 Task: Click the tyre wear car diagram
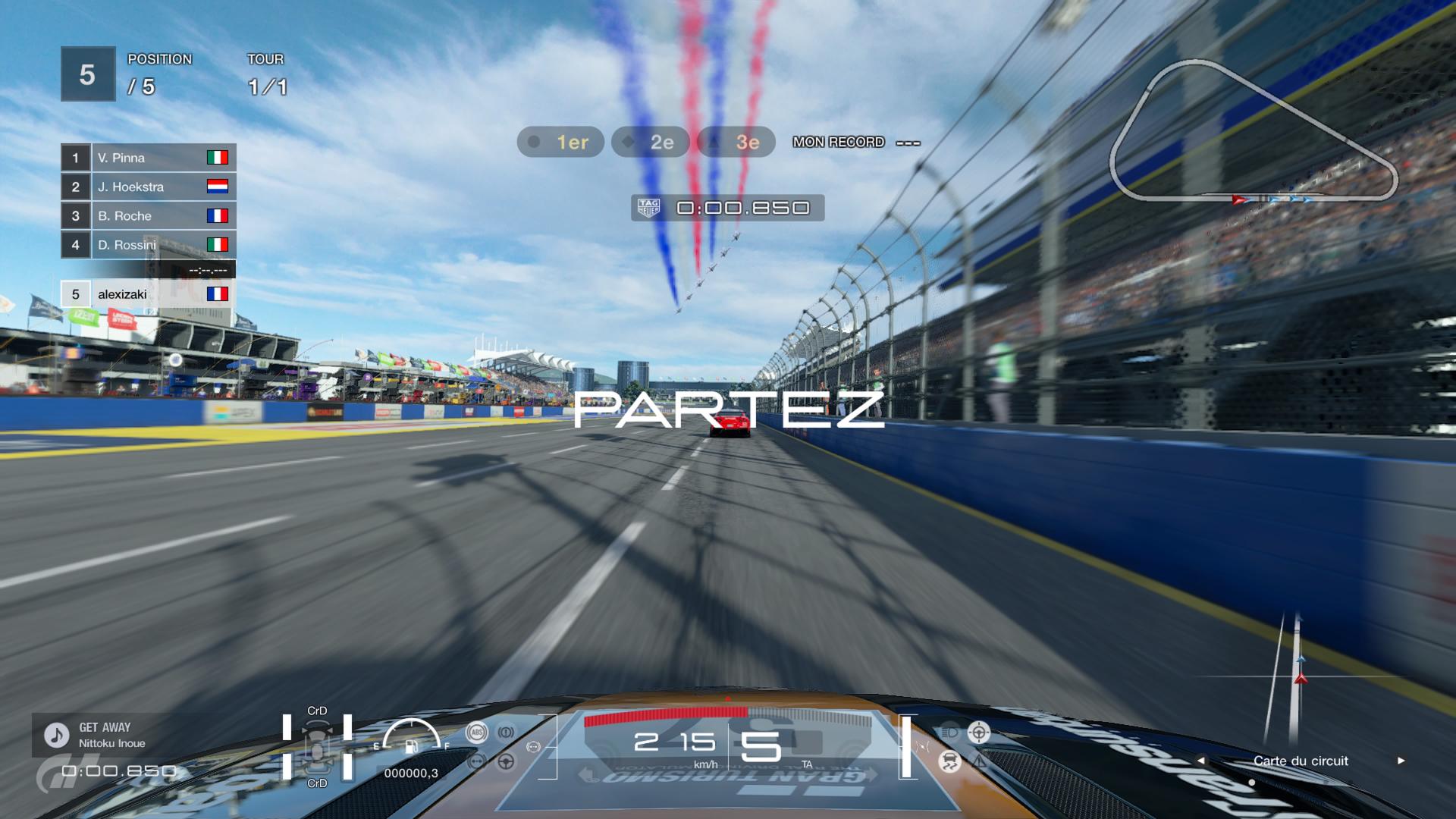click(317, 747)
